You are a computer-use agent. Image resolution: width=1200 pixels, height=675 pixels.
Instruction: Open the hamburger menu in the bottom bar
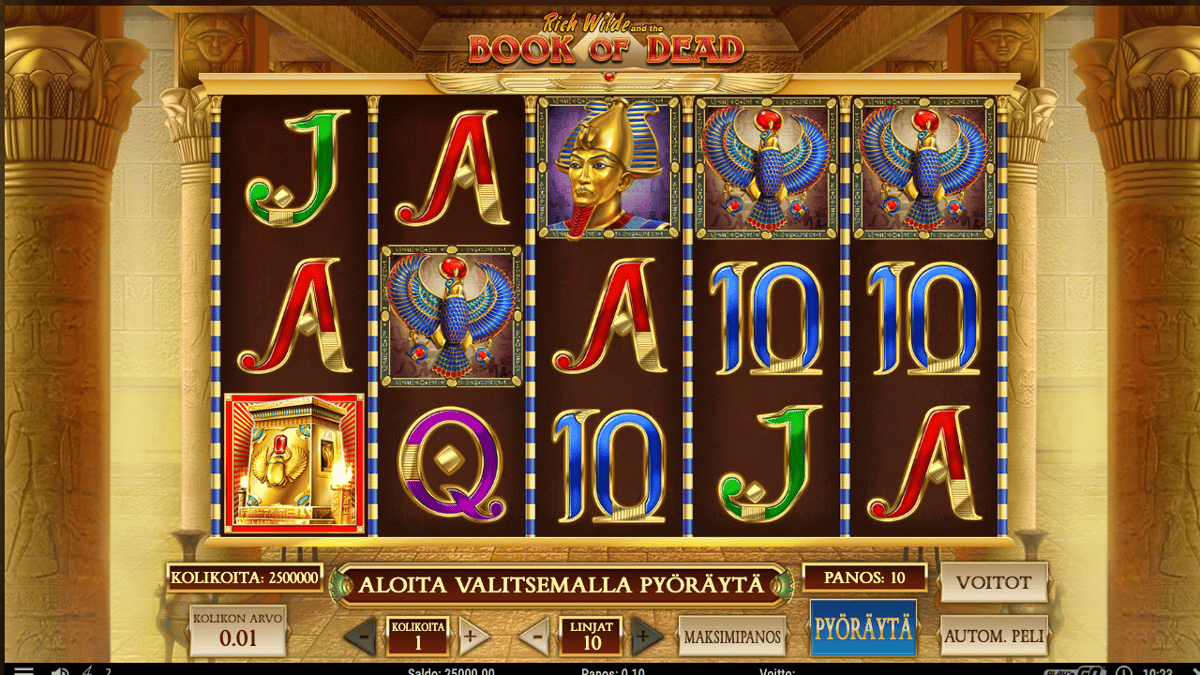(24, 671)
